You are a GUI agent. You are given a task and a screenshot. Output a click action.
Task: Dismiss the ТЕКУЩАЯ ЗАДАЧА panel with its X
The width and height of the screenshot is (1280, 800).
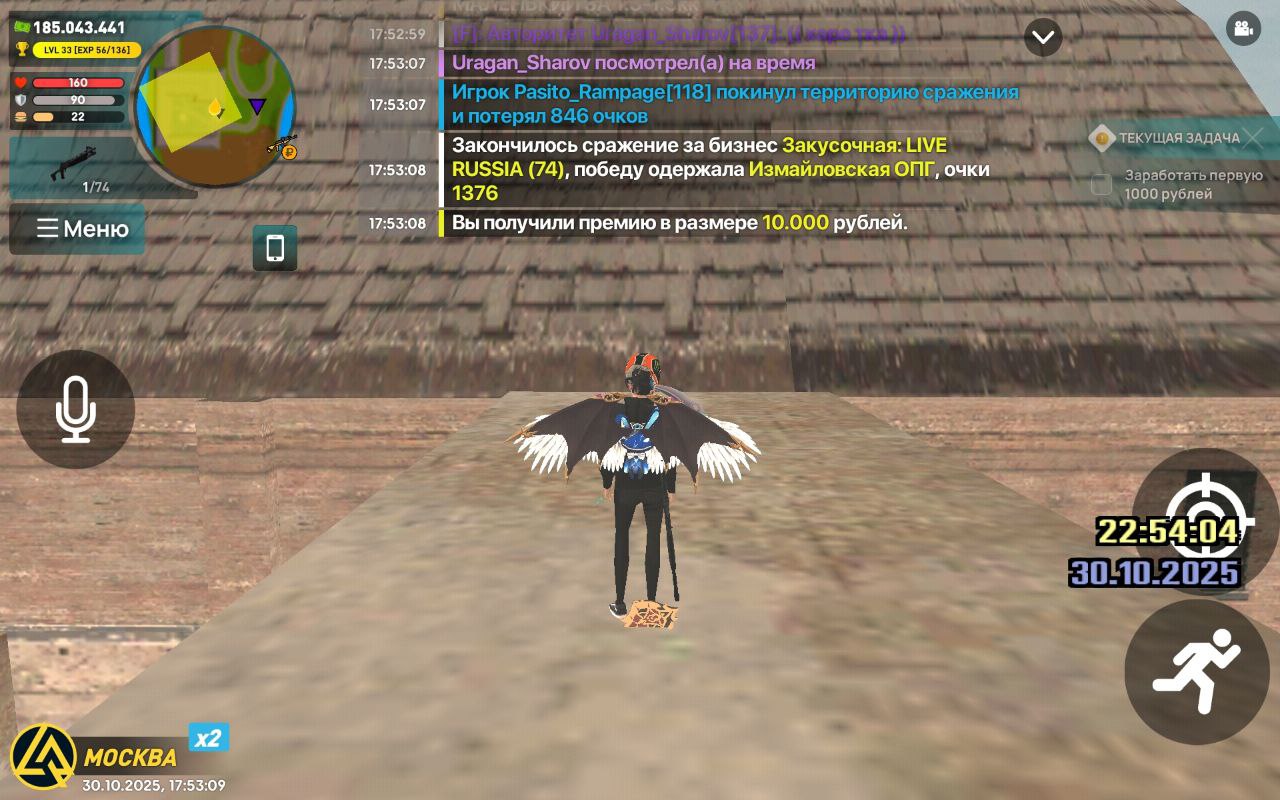pyautogui.click(x=1254, y=138)
